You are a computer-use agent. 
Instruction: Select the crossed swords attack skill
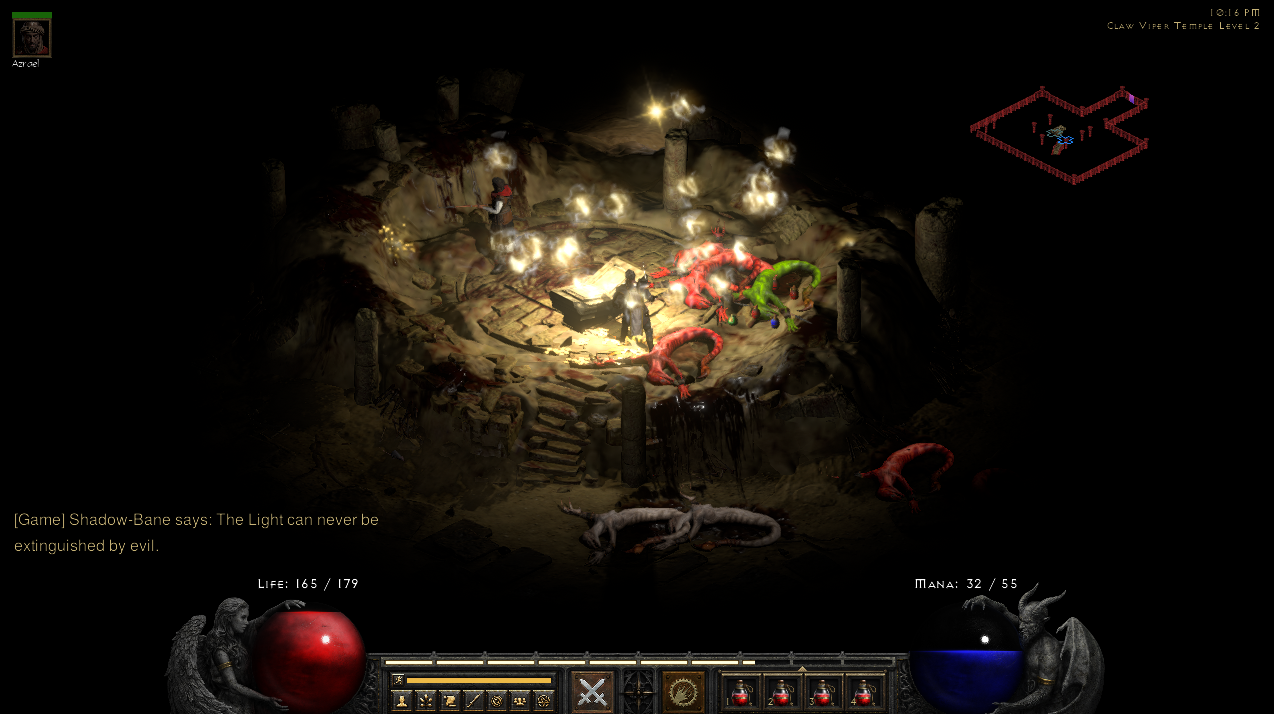click(592, 691)
